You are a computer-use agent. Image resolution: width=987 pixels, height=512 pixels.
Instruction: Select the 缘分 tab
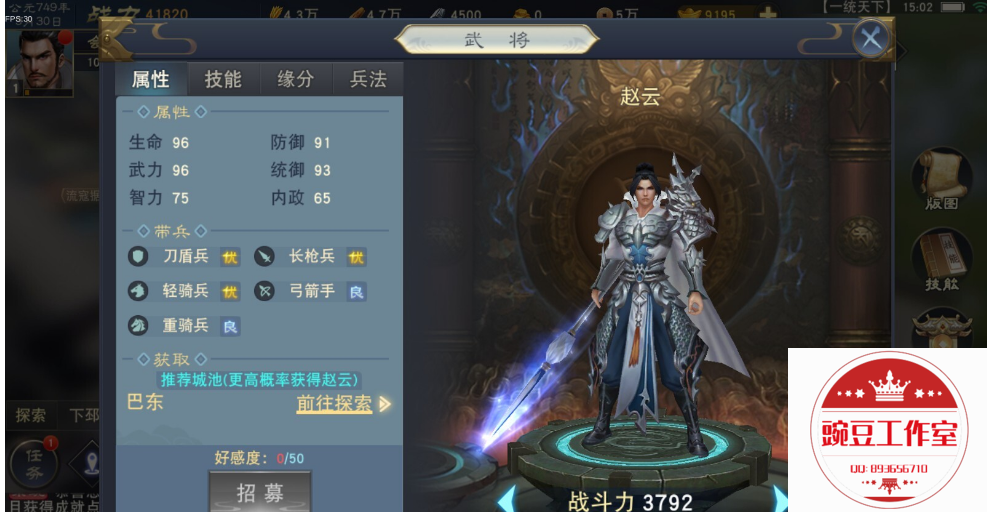pyautogui.click(x=295, y=80)
